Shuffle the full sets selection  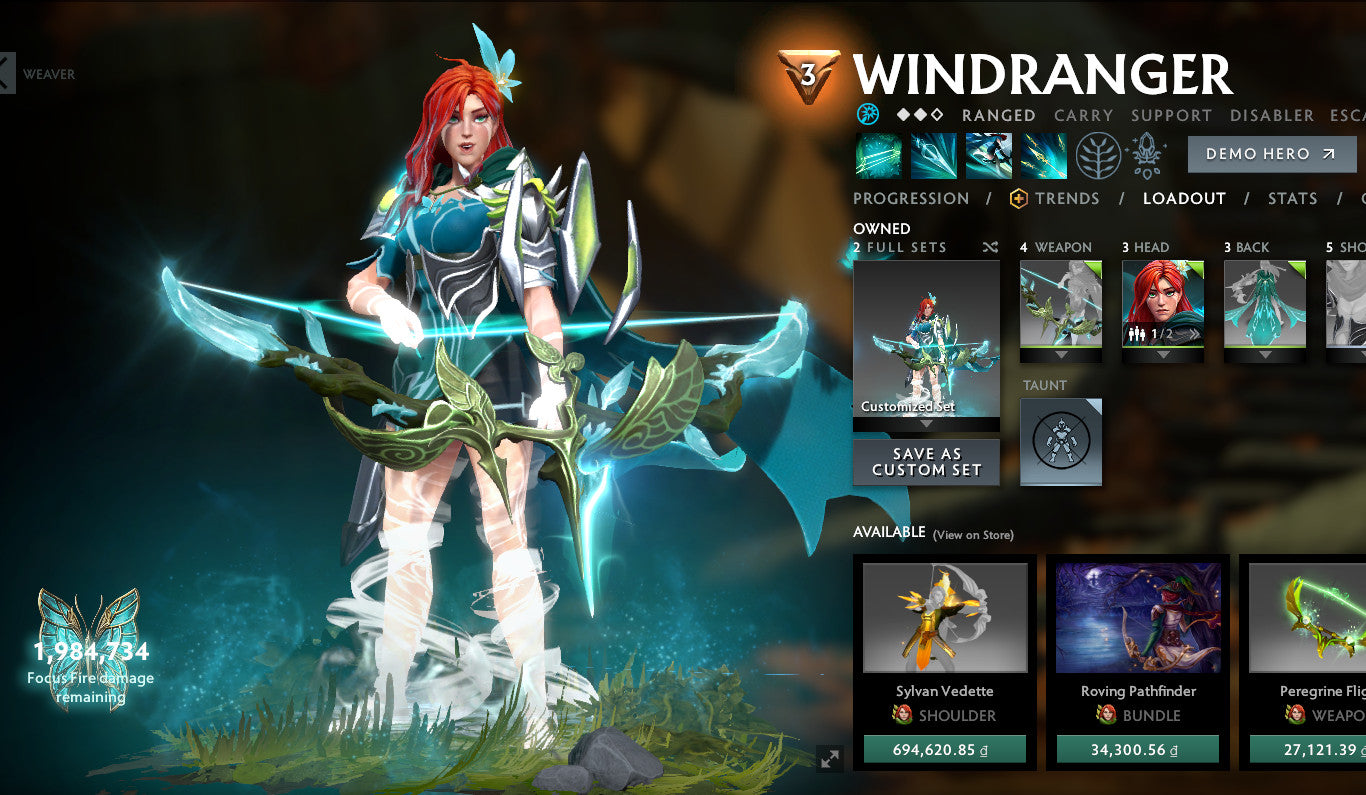[990, 247]
